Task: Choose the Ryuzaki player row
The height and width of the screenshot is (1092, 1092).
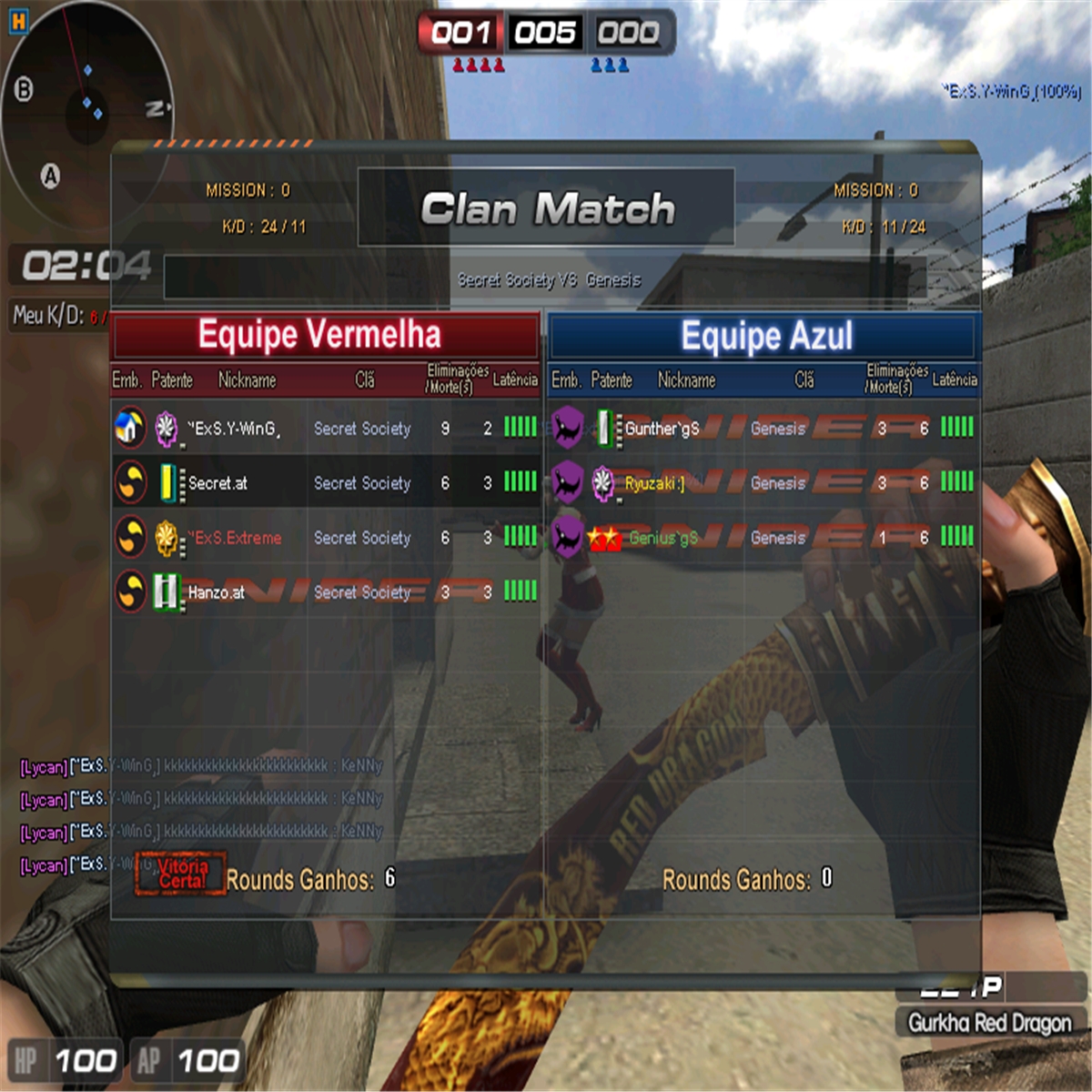Action: (763, 482)
